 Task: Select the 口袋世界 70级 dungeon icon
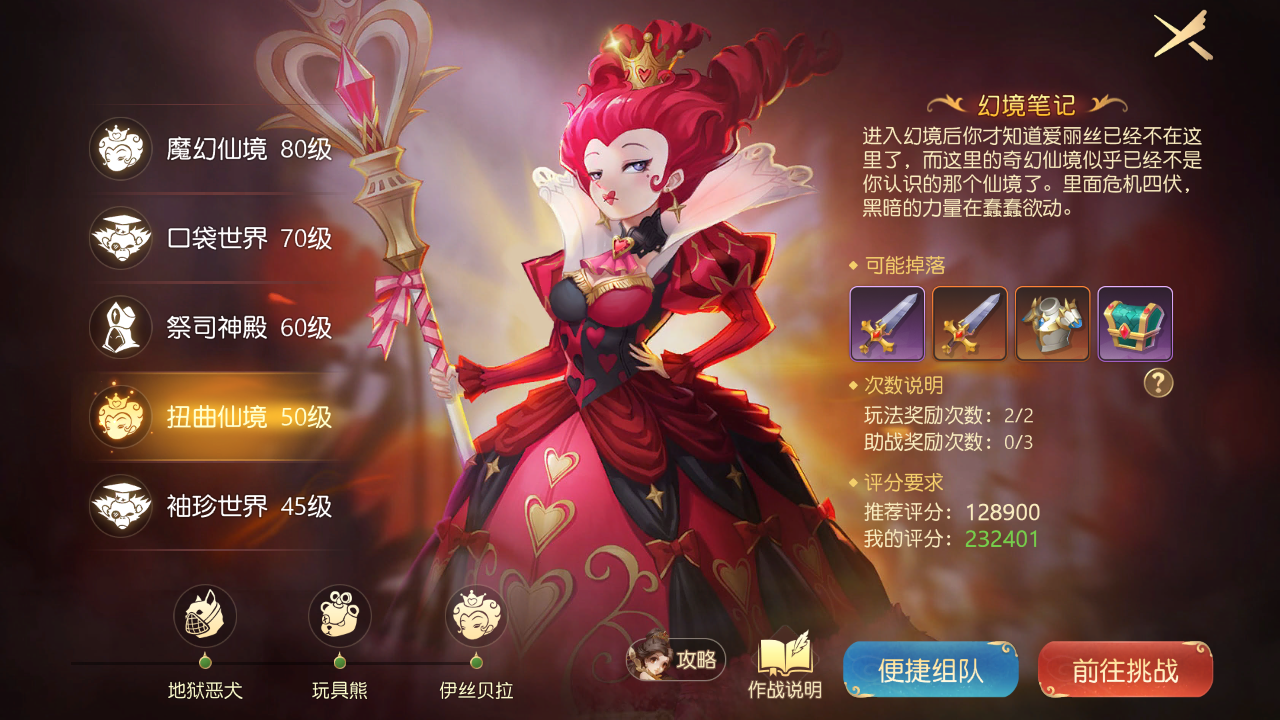click(x=120, y=237)
